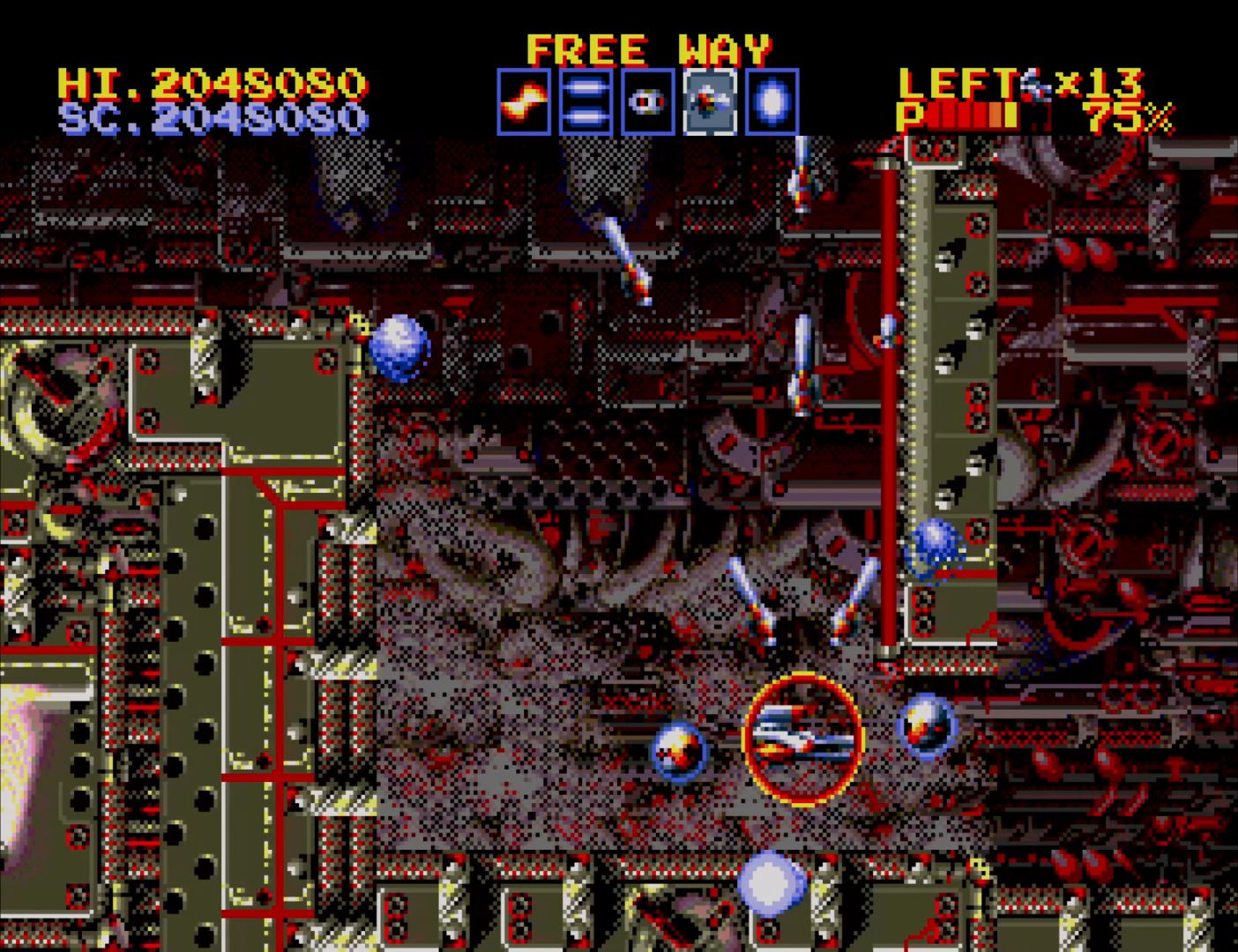Switch to the gray pod Snake weapon
This screenshot has height=952, width=1238.
pyautogui.click(x=648, y=102)
